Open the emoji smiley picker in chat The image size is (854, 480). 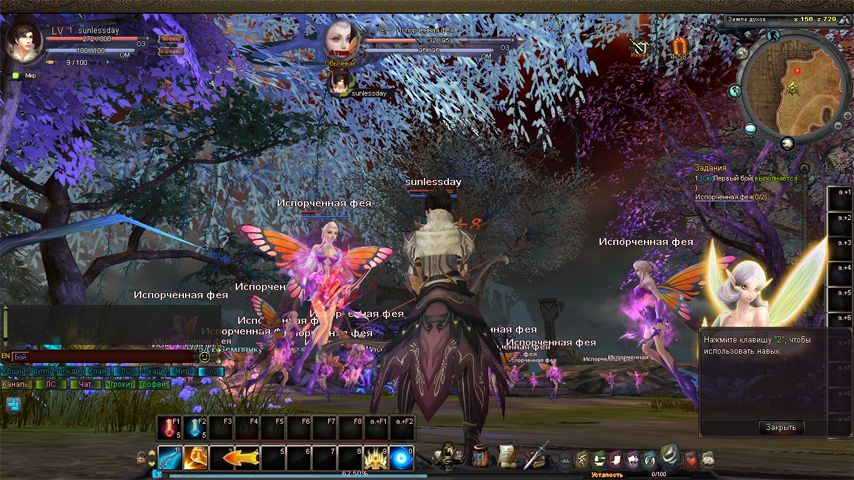(x=205, y=356)
